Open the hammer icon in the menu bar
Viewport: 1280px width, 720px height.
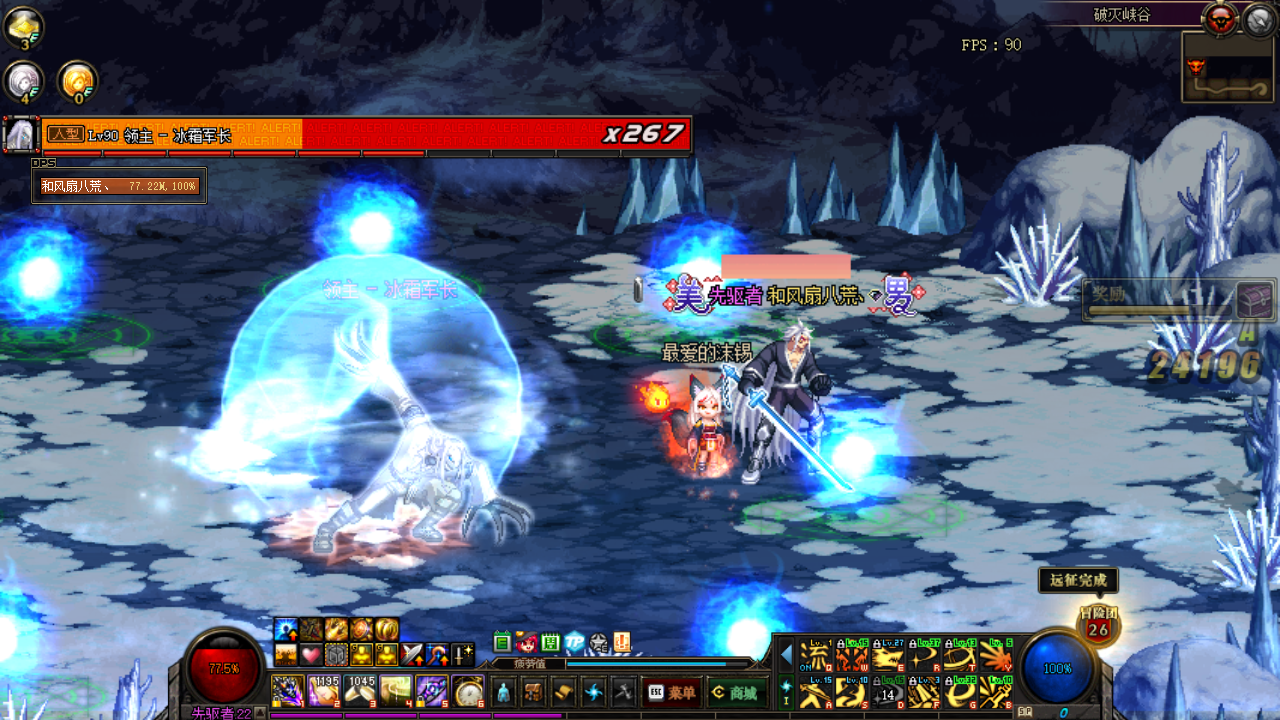623,692
